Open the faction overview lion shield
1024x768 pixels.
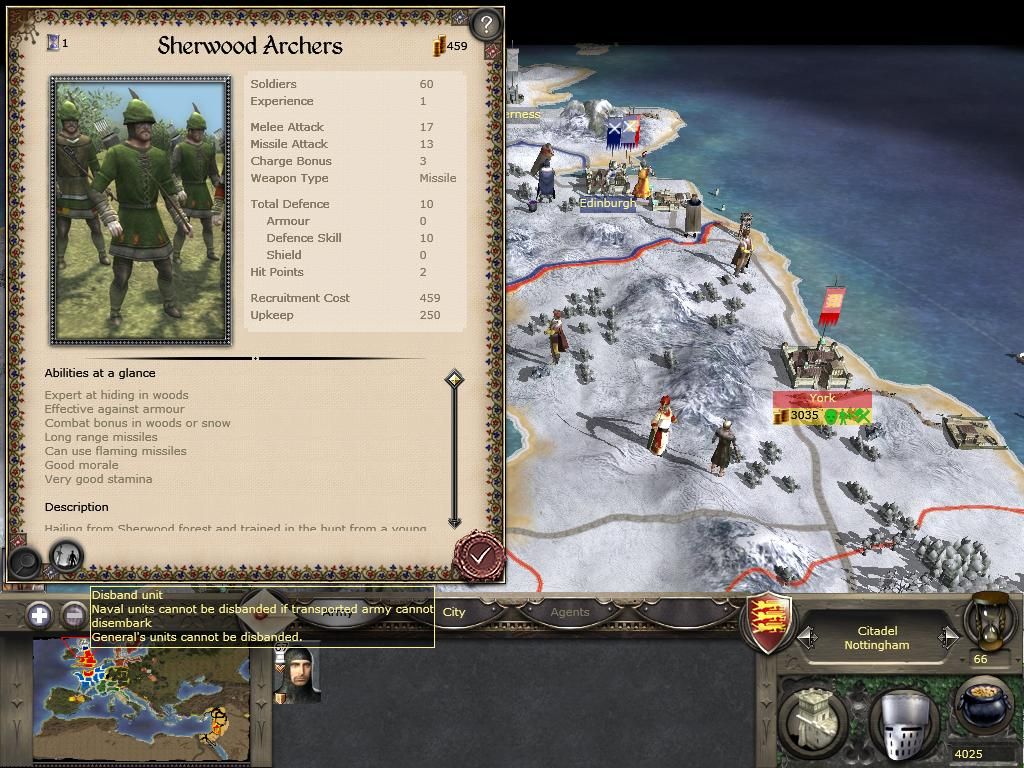[x=770, y=623]
